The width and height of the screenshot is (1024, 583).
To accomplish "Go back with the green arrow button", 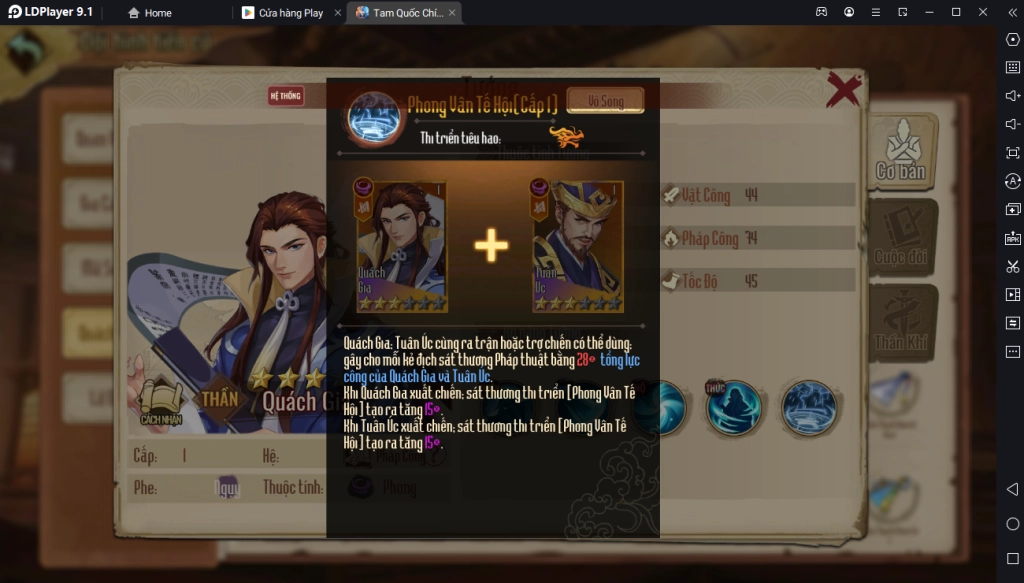I will 25,50.
